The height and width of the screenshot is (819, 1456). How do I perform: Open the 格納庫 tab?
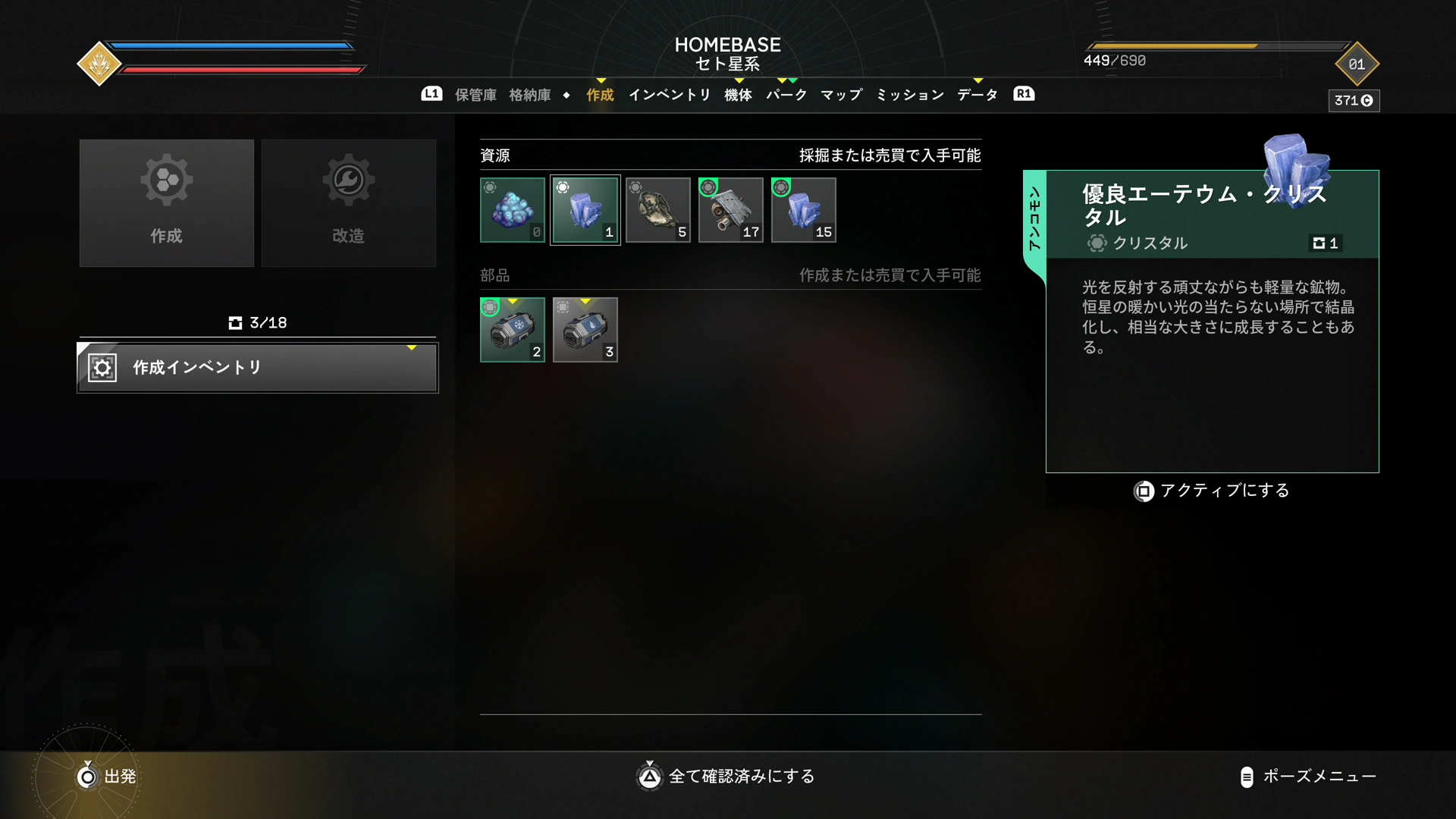tap(529, 95)
